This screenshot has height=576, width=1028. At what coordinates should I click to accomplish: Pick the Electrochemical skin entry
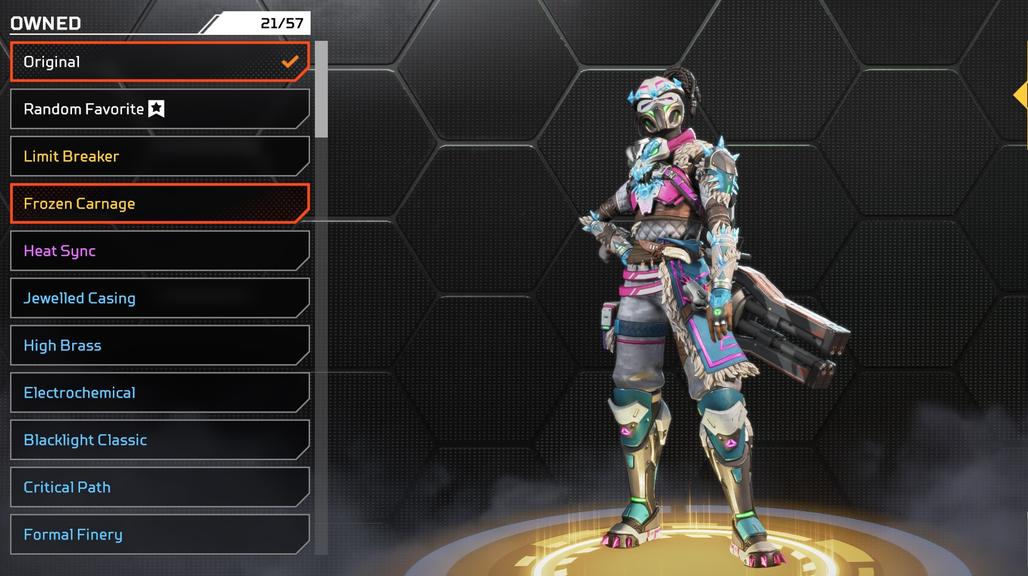click(x=160, y=393)
